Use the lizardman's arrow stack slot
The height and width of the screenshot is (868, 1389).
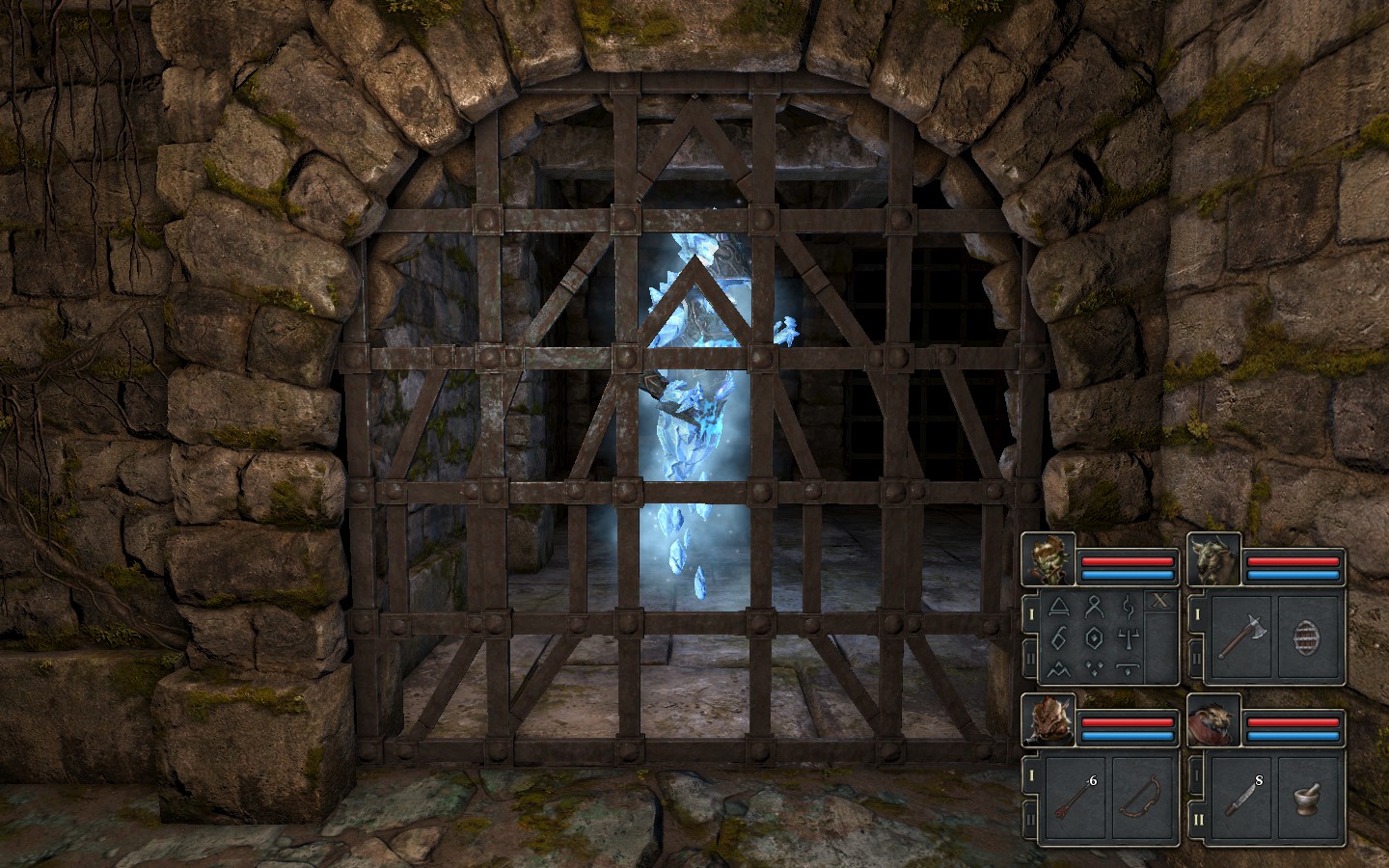coord(1074,797)
